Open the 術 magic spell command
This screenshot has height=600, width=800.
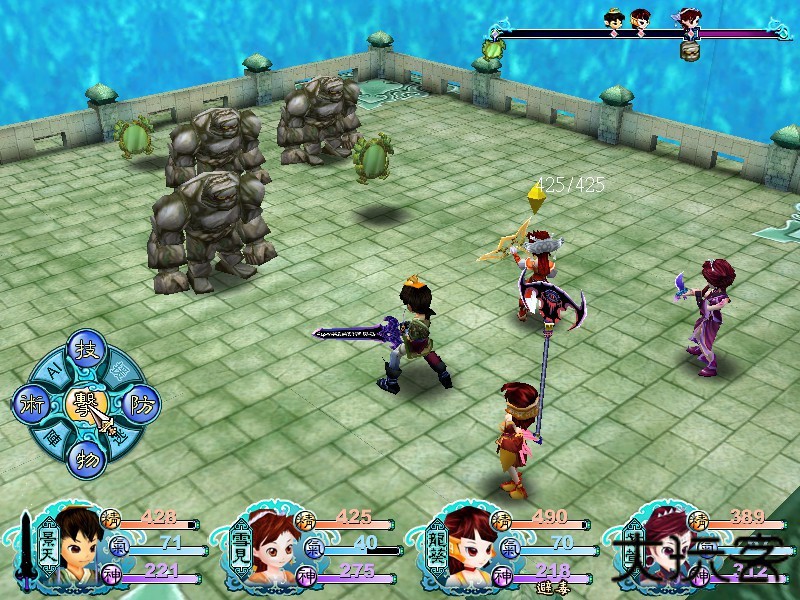[x=31, y=405]
